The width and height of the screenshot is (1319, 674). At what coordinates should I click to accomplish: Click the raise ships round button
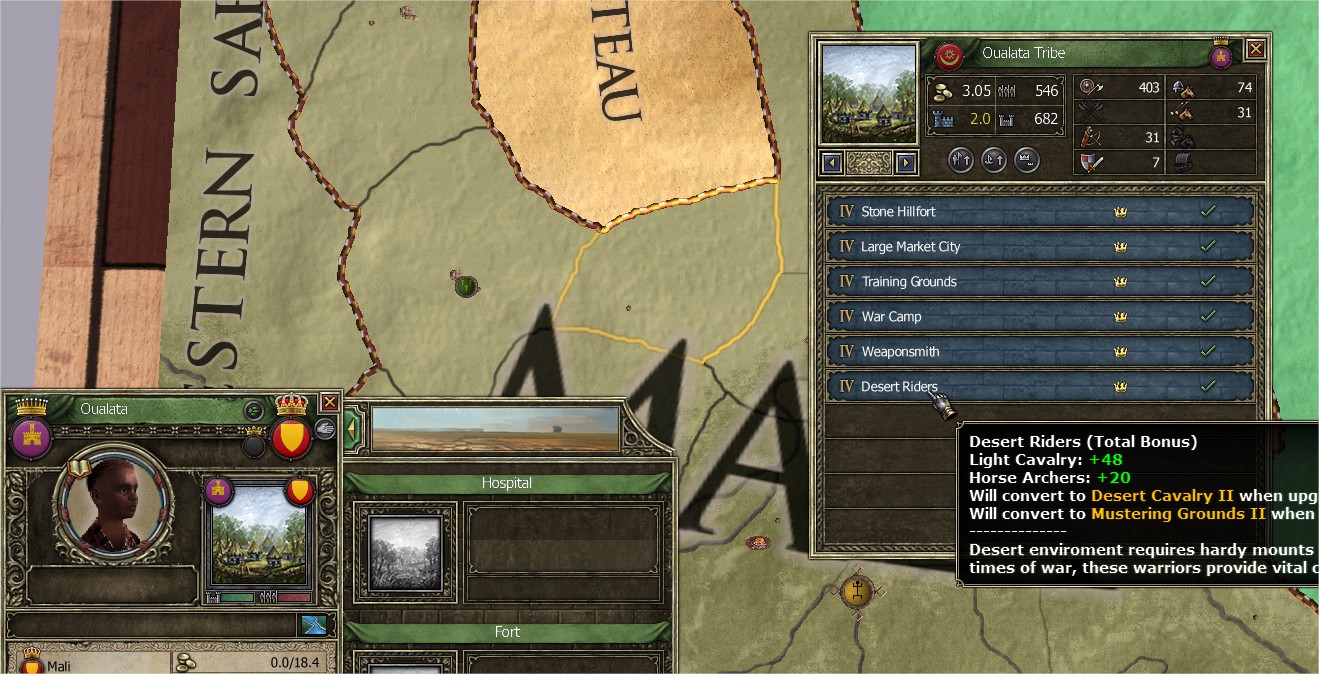coord(993,160)
